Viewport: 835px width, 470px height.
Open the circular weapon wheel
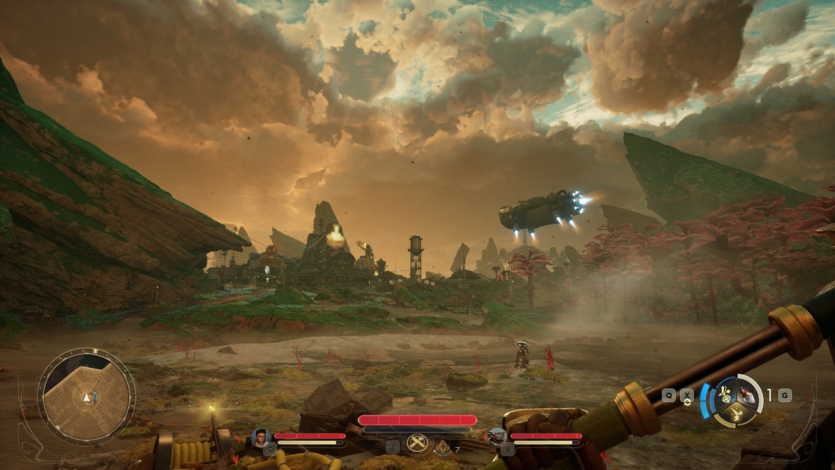click(x=737, y=398)
